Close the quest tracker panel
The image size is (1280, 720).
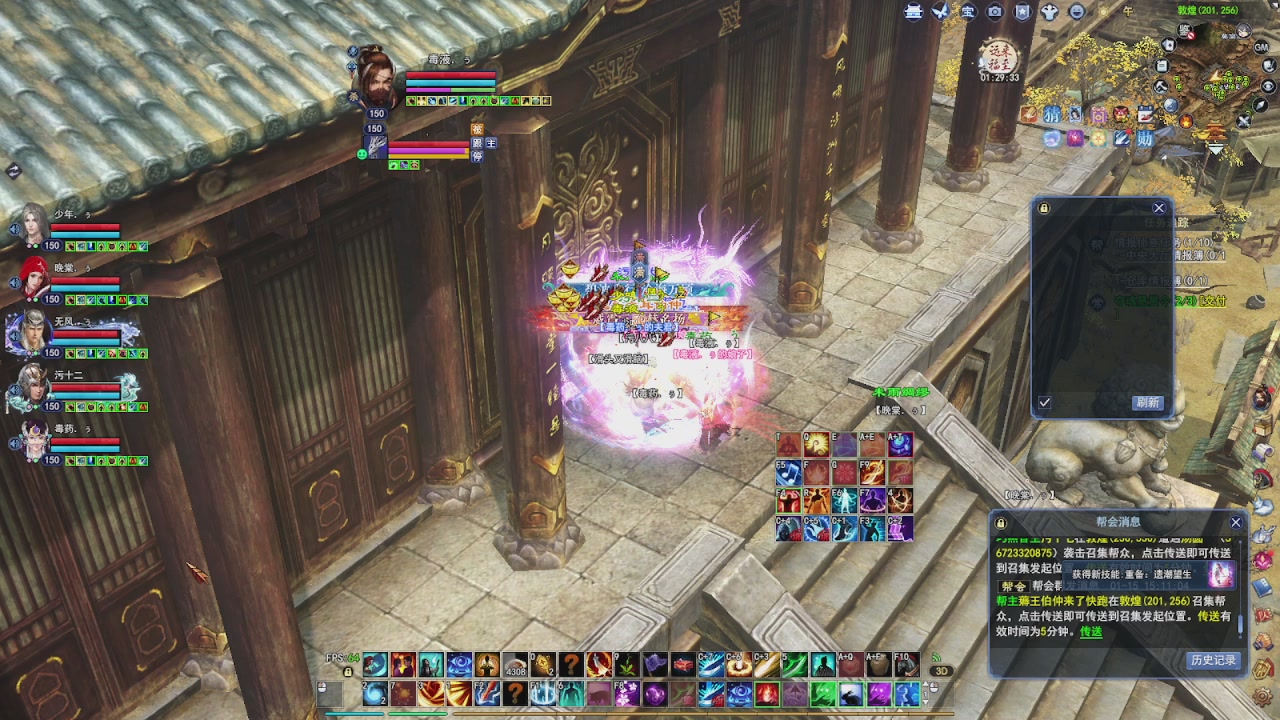pos(1158,208)
